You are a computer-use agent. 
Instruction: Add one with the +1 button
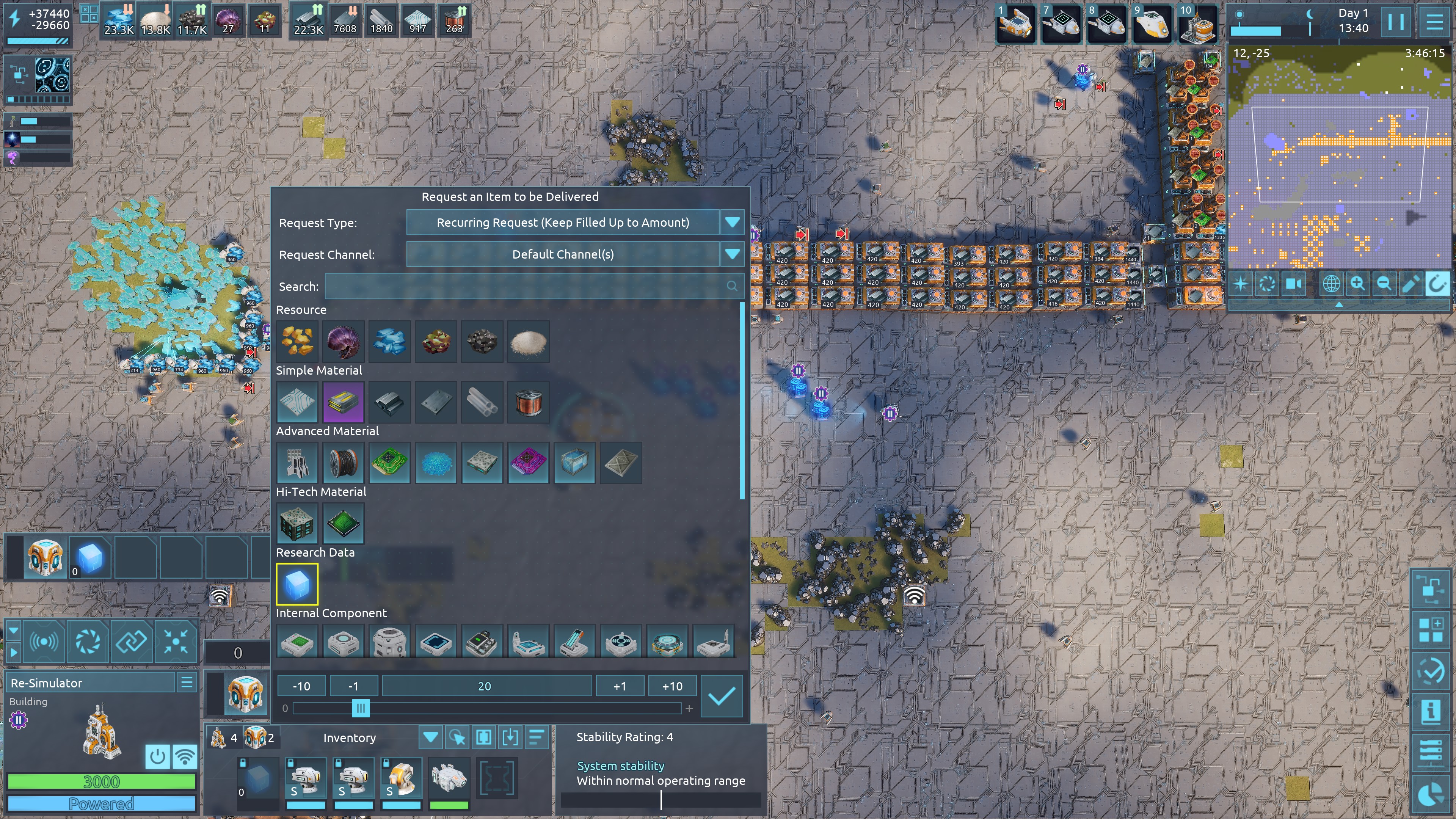(620, 686)
